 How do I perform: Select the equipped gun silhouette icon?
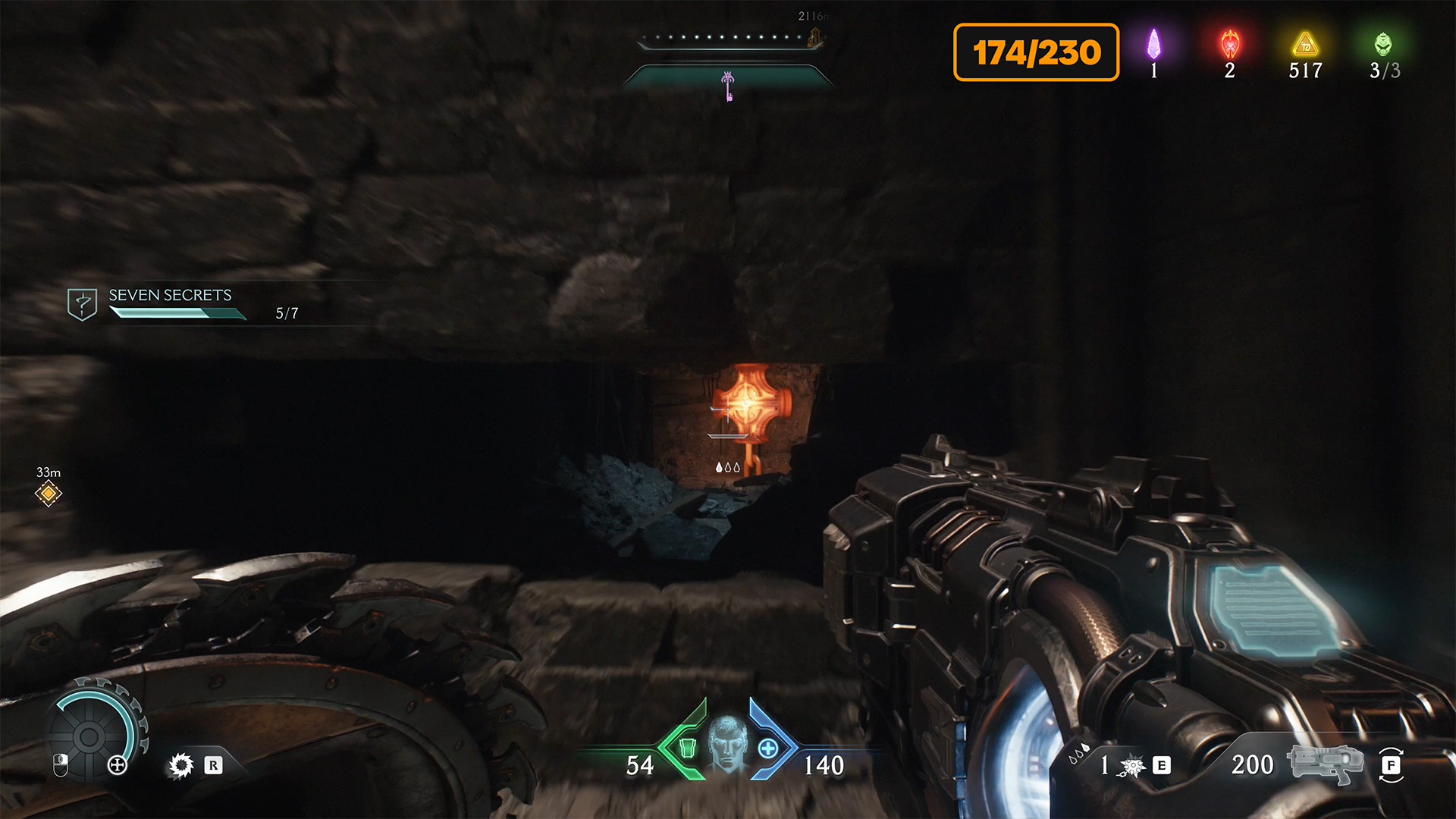click(1324, 763)
